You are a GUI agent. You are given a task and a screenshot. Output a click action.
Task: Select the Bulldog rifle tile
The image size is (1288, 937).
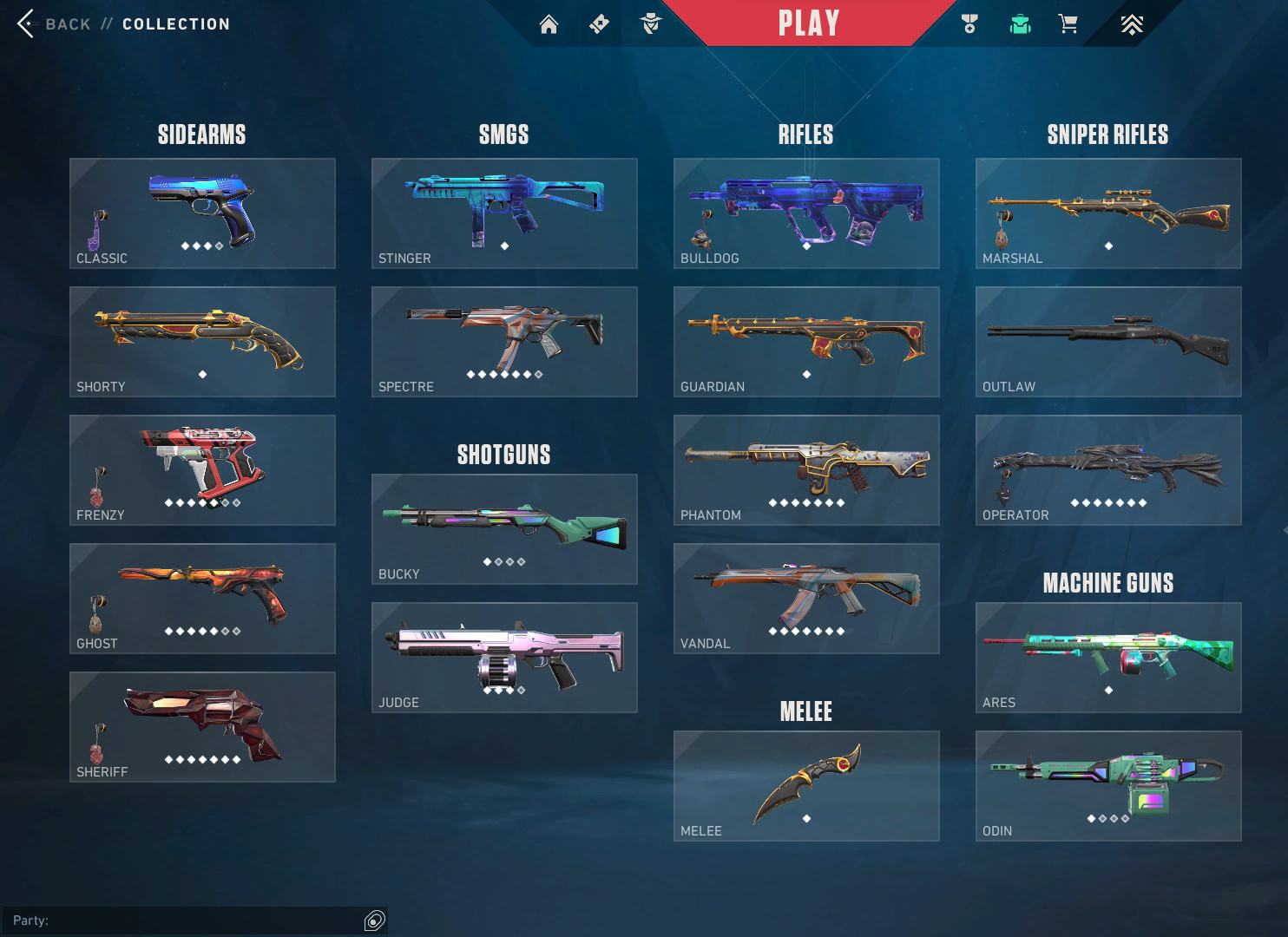tap(806, 213)
